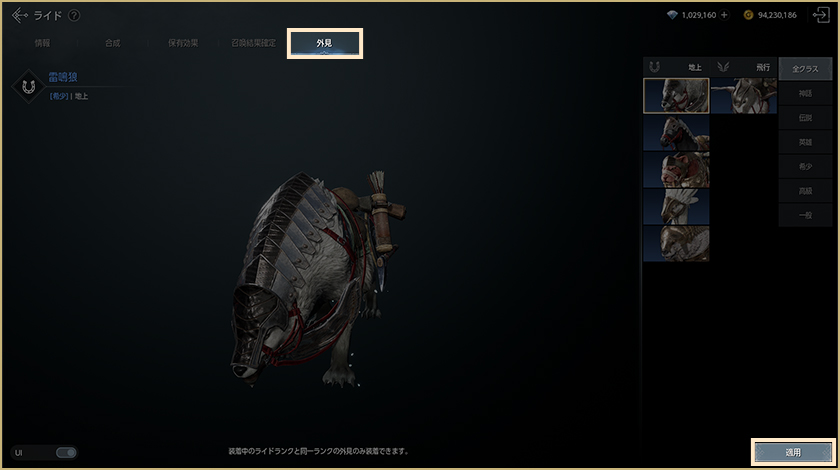Filter by 英雄 rank

pyautogui.click(x=805, y=142)
